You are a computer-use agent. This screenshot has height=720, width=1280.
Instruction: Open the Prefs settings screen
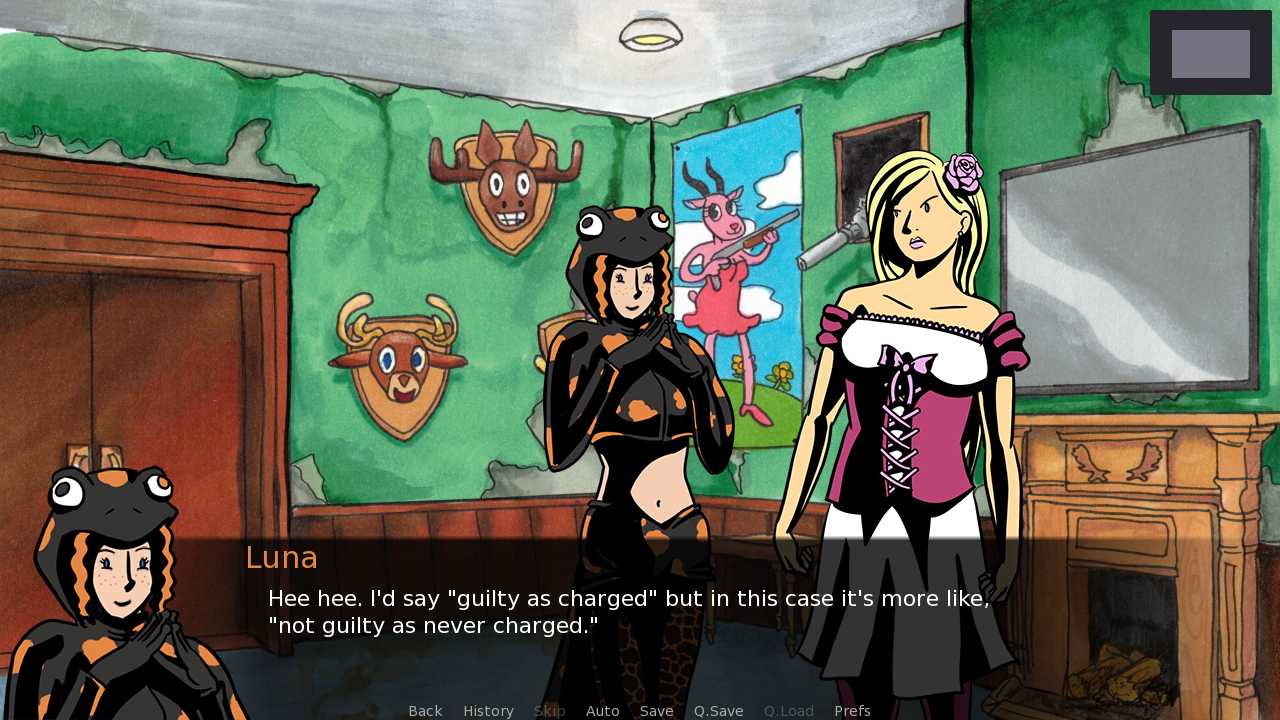[x=852, y=711]
